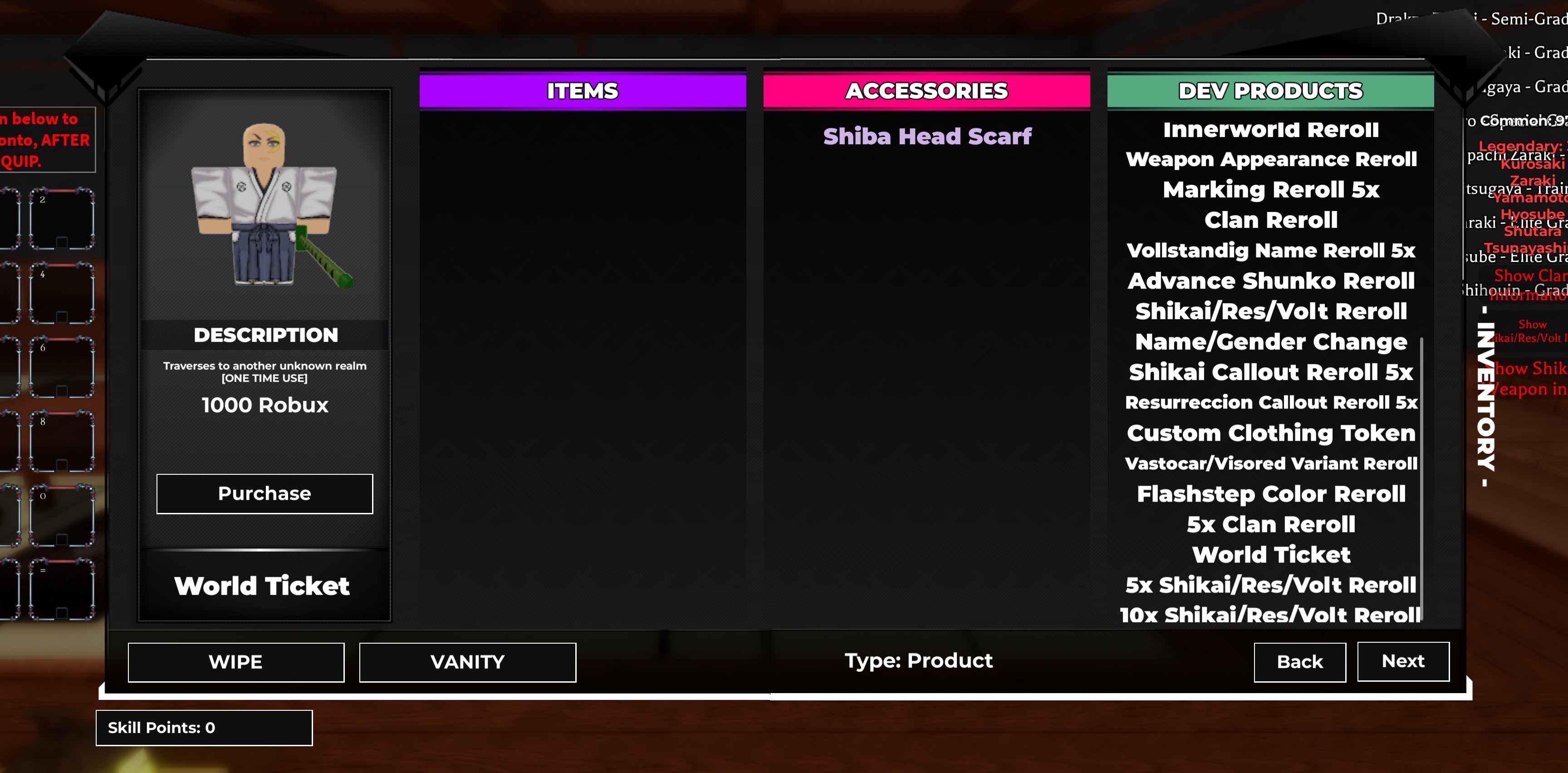Image resolution: width=1568 pixels, height=773 pixels.
Task: Select the Name/Gender Change product
Action: coord(1271,341)
